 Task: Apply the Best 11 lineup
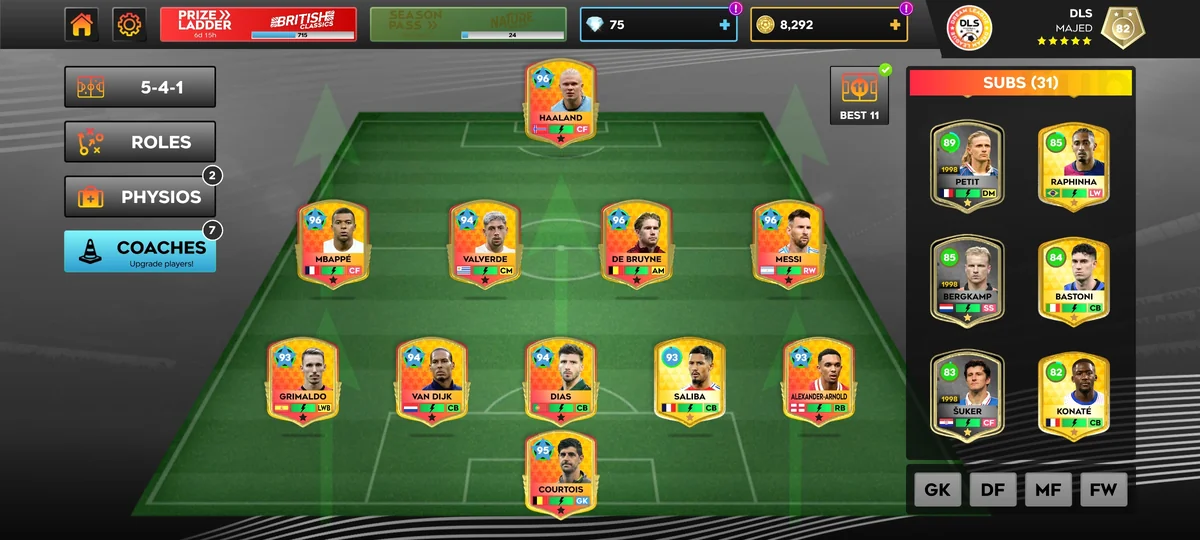(860, 96)
